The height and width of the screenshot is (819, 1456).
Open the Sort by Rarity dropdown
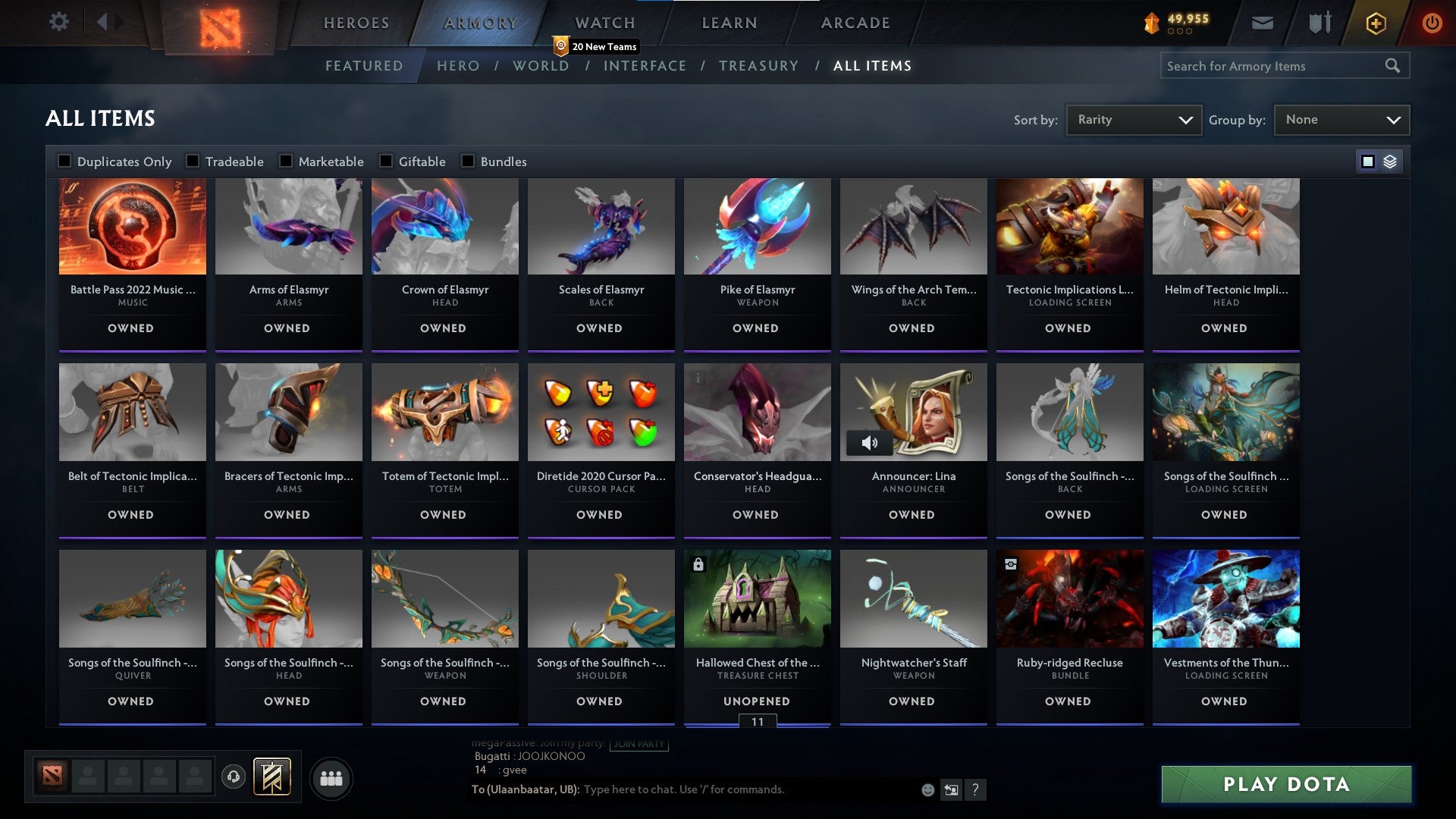[x=1133, y=119]
